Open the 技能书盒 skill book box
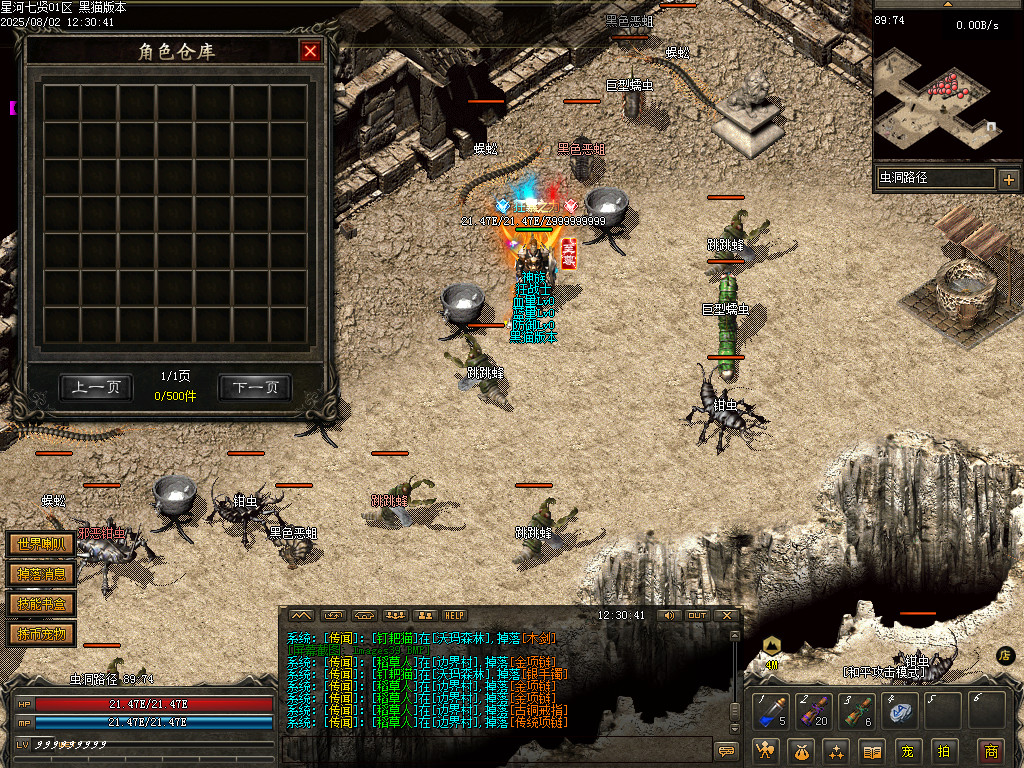The width and height of the screenshot is (1024, 768). click(x=41, y=603)
